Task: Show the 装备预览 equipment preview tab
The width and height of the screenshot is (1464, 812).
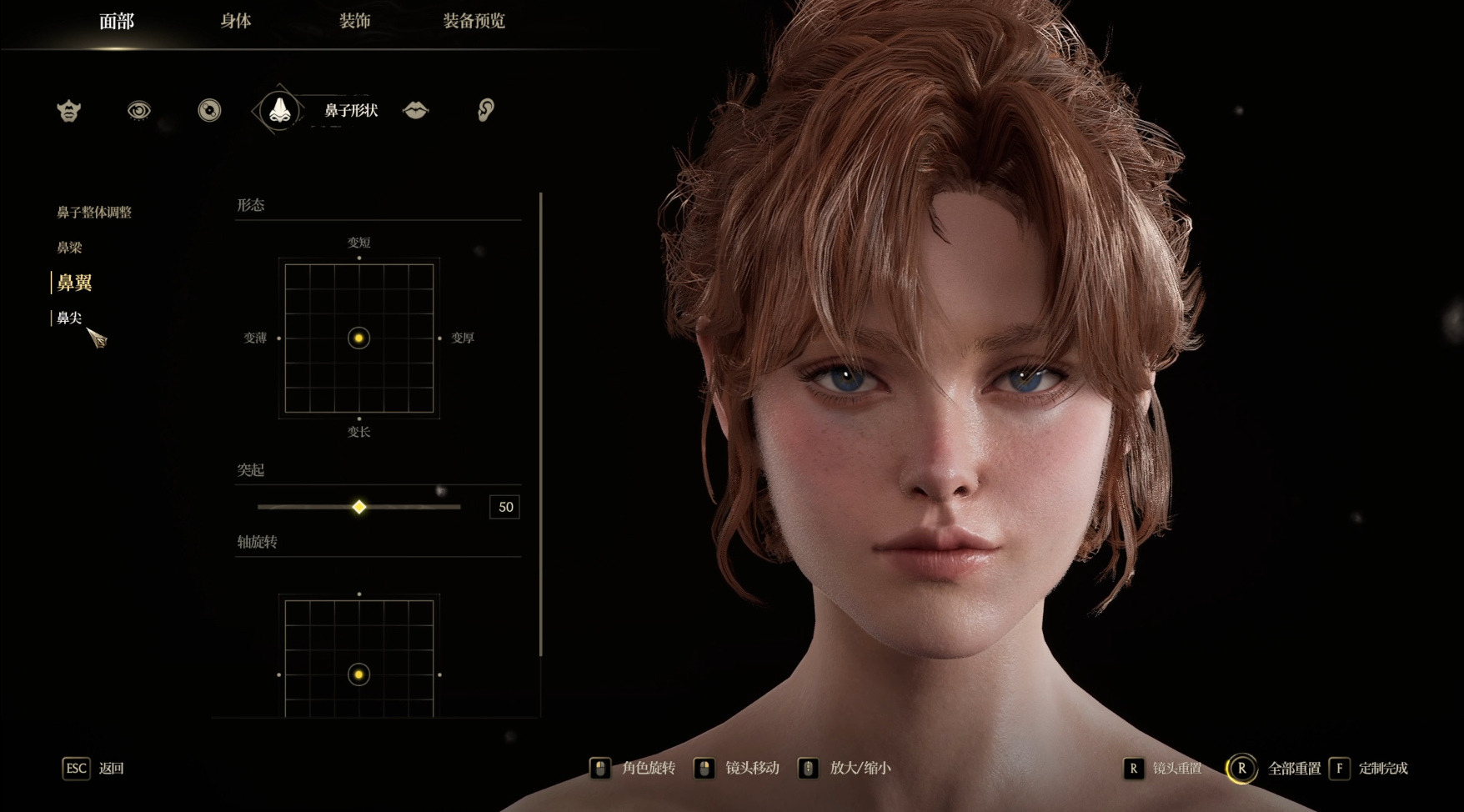Action: [x=474, y=22]
